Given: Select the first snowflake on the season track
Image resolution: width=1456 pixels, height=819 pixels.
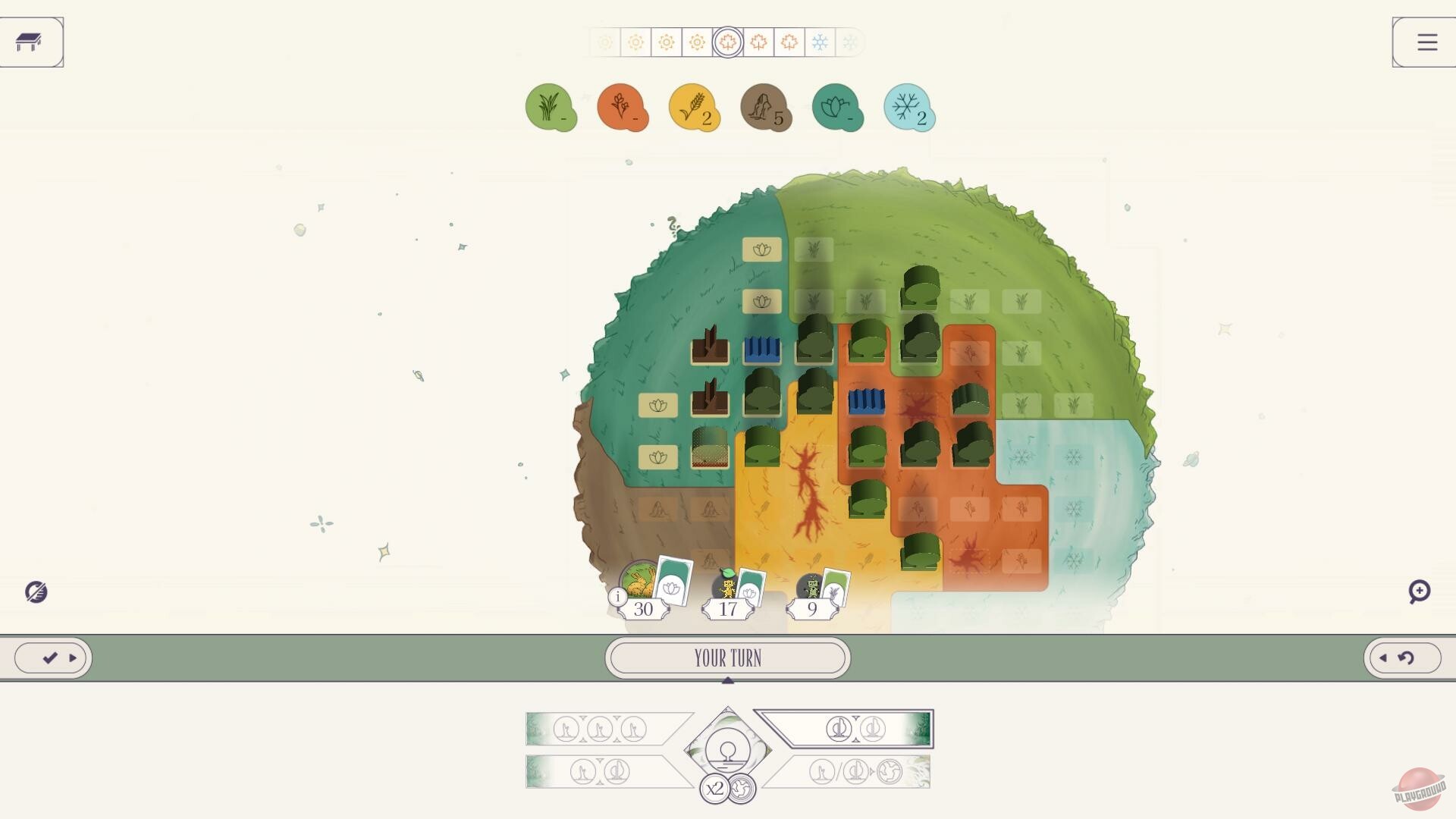Looking at the screenshot, I should pyautogui.click(x=820, y=43).
